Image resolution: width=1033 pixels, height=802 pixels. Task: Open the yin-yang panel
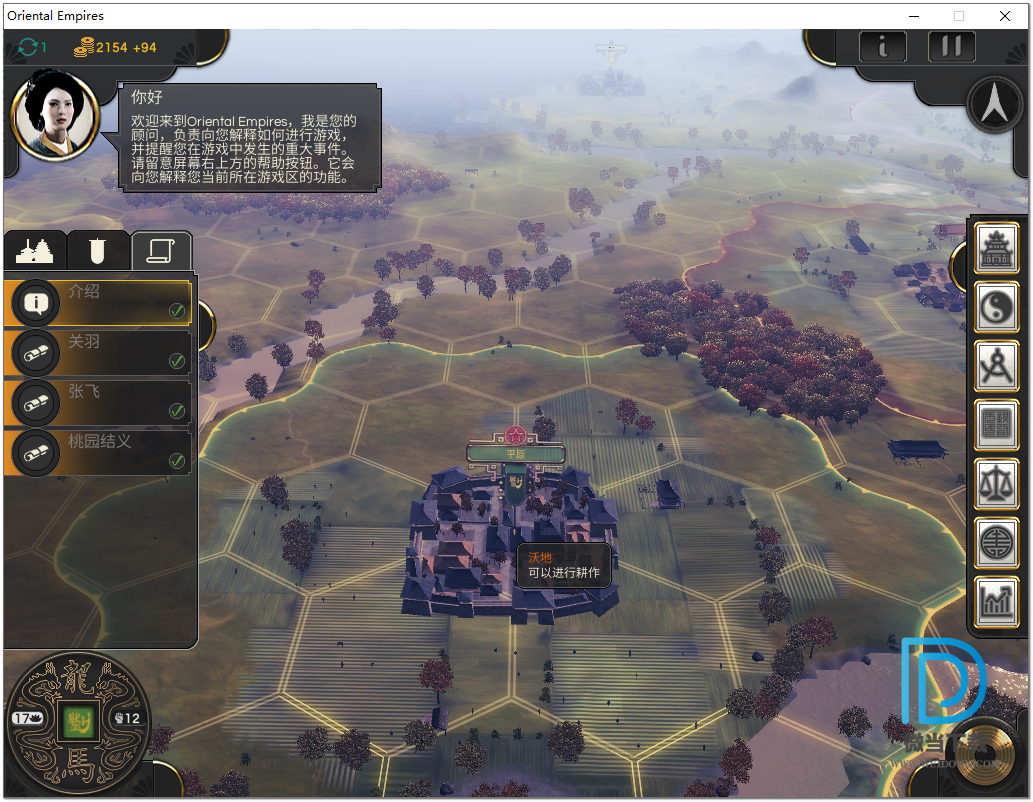point(997,307)
